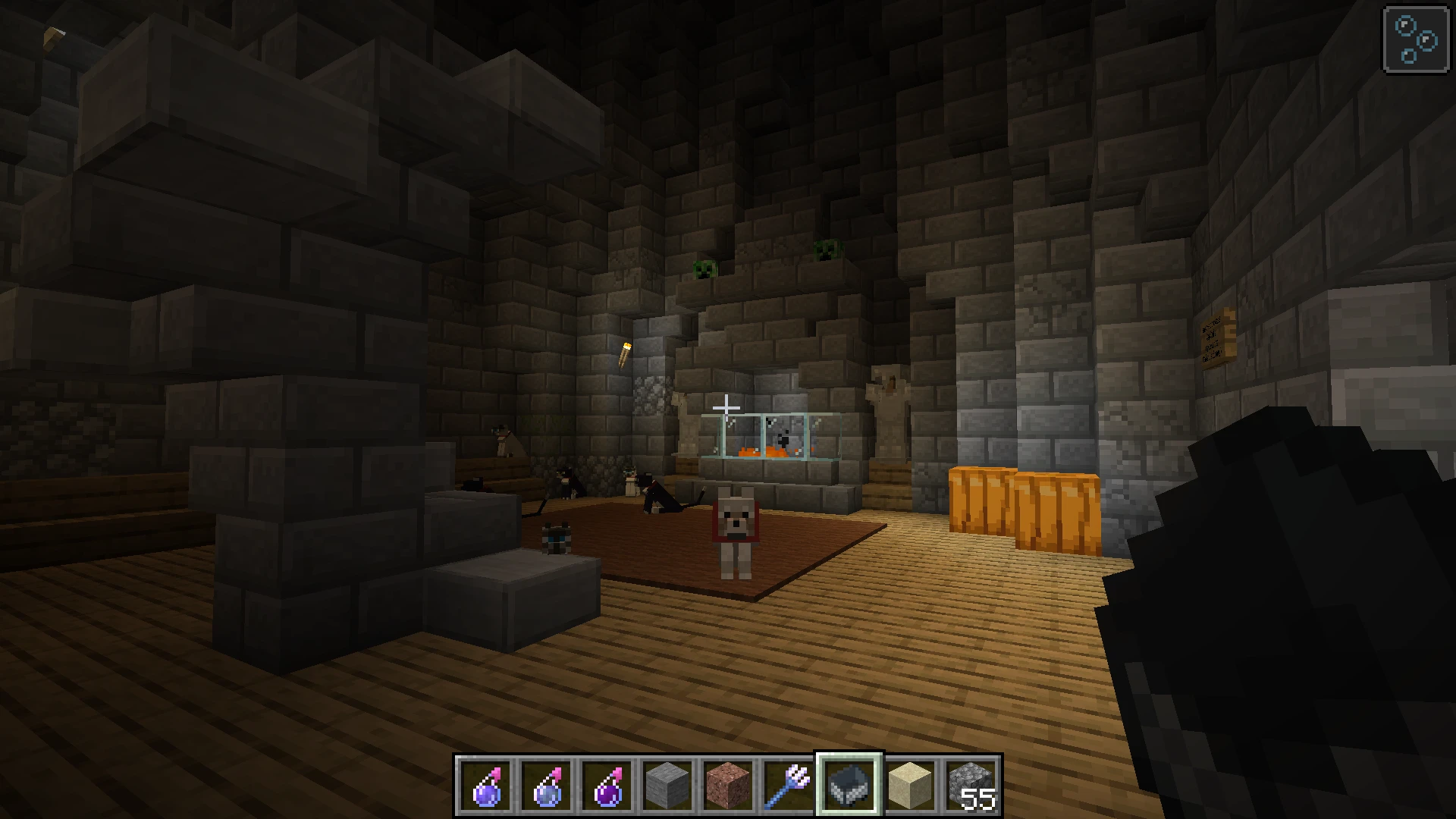
Task: Equip the trident from the hotbar
Action: coord(789,786)
